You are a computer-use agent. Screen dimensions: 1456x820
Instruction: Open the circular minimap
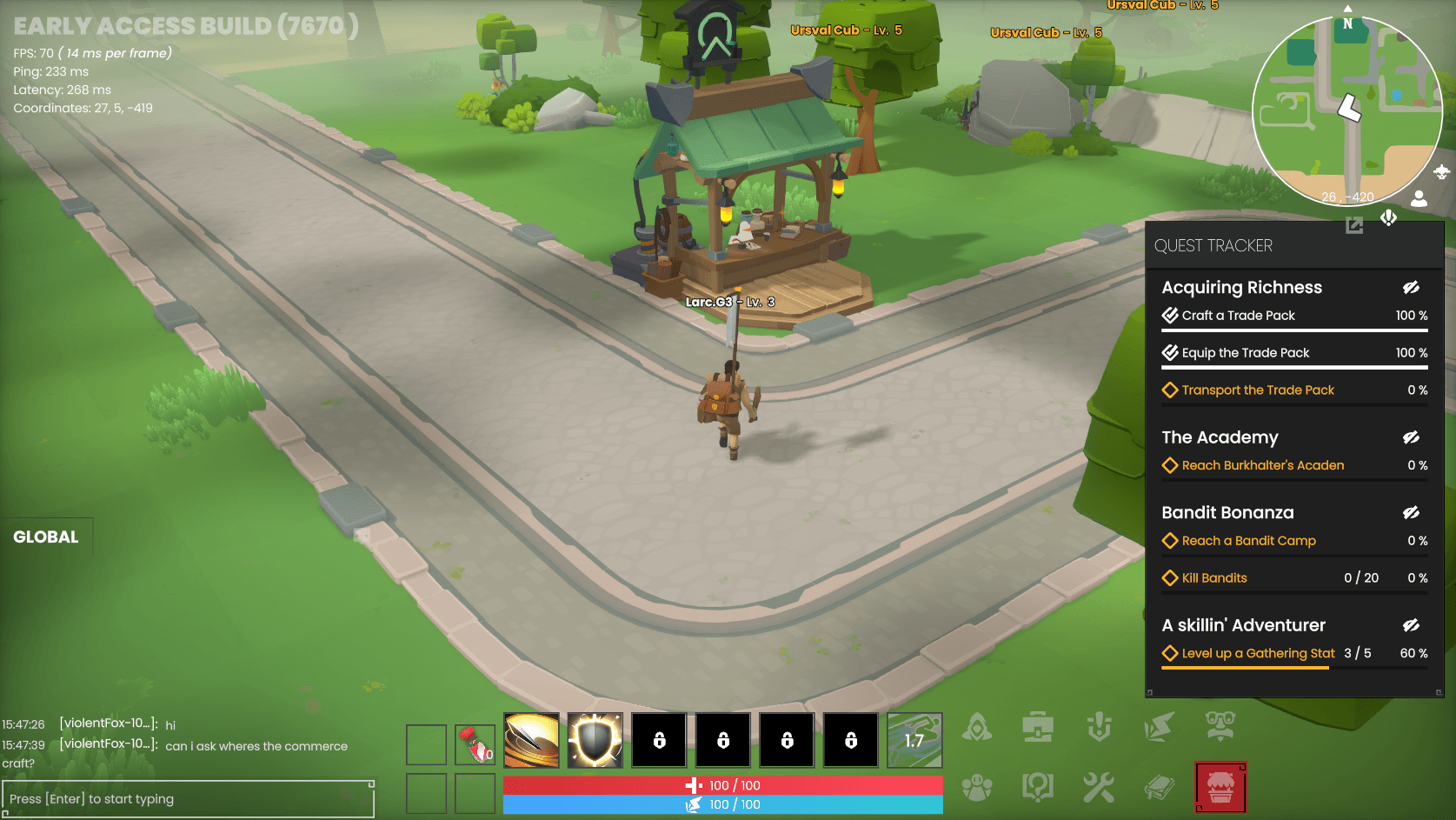point(1346,110)
